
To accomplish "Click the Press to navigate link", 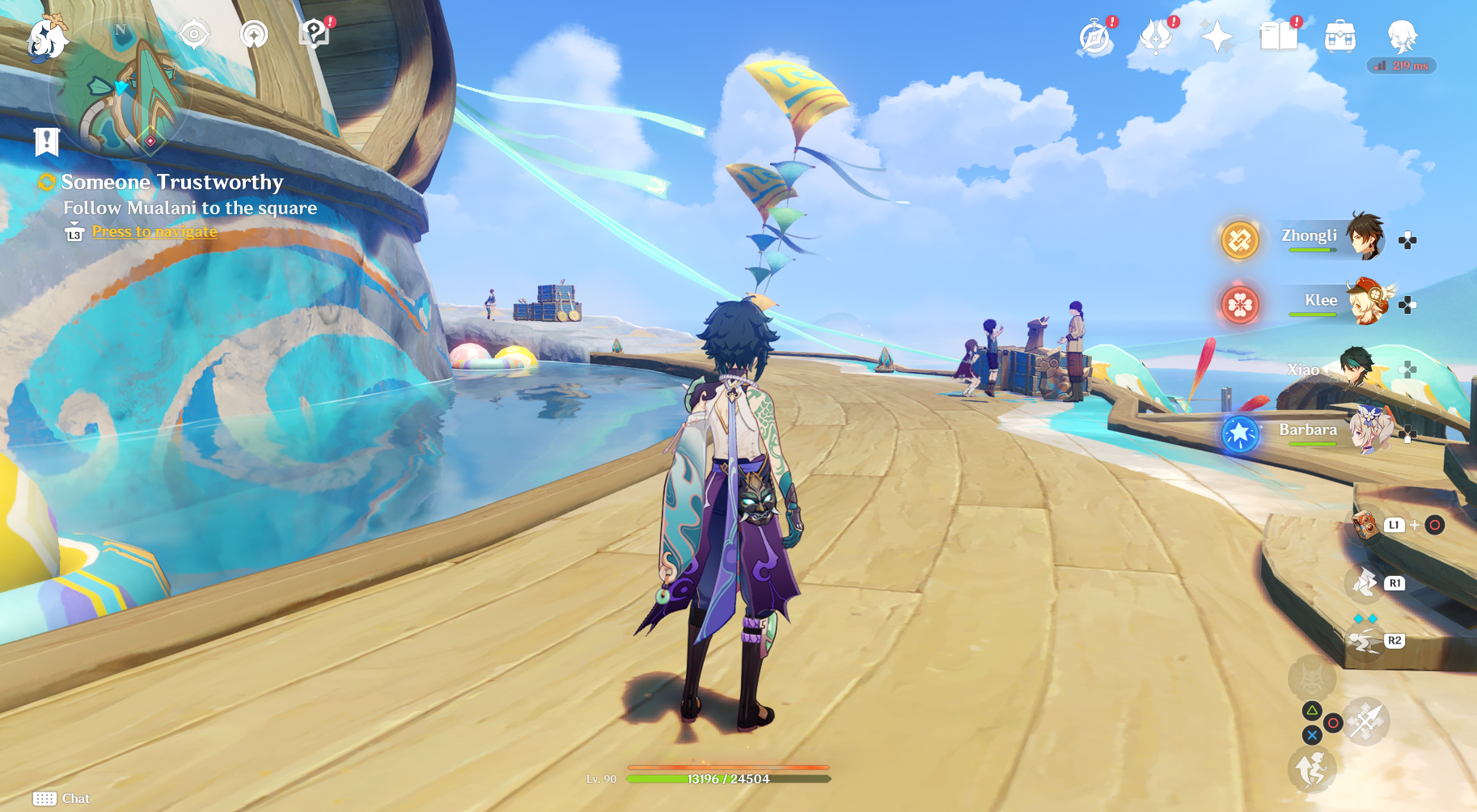I will 154,232.
